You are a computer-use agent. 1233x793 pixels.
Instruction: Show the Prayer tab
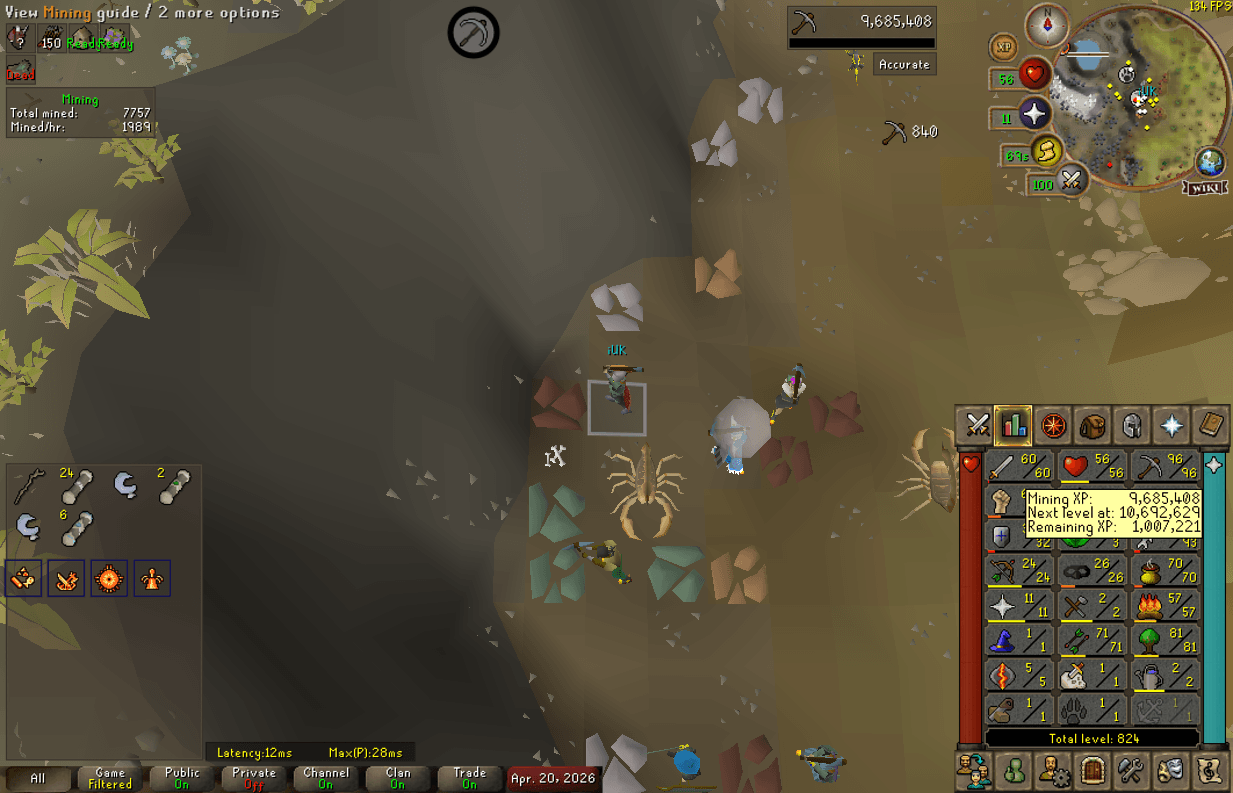coord(1171,426)
